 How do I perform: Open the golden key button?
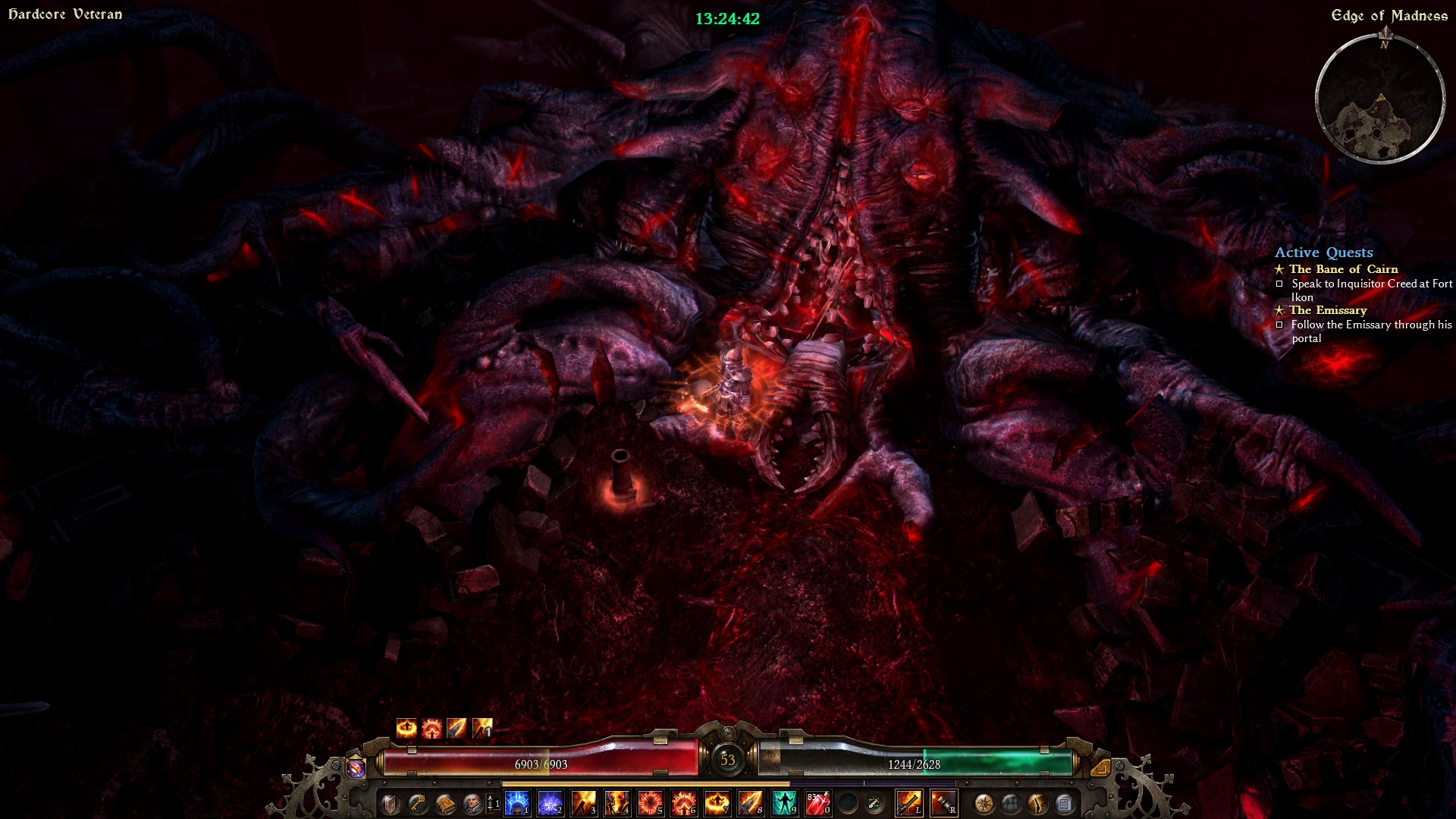(x=417, y=803)
